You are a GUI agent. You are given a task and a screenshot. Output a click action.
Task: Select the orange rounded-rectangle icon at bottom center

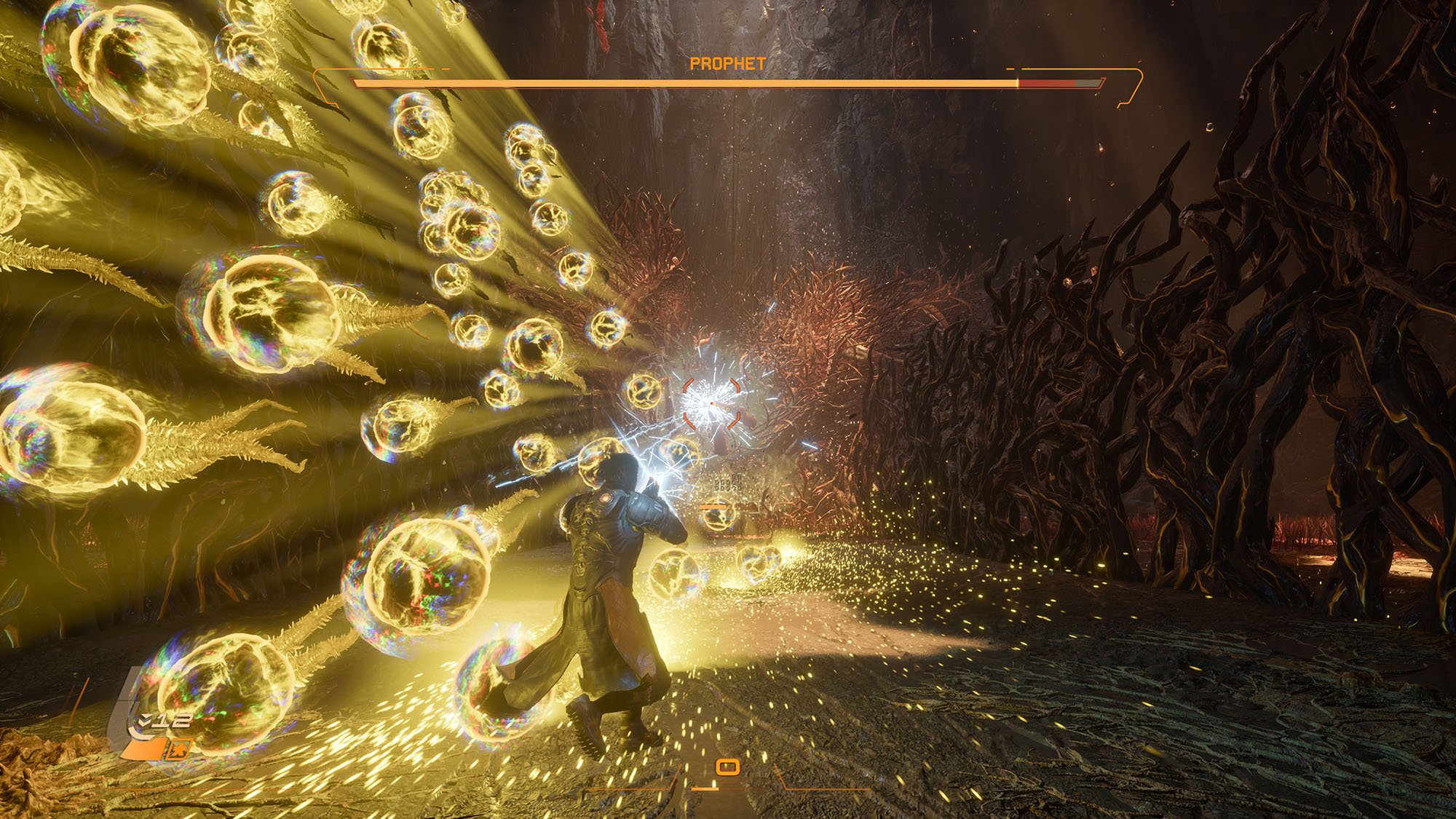(727, 767)
